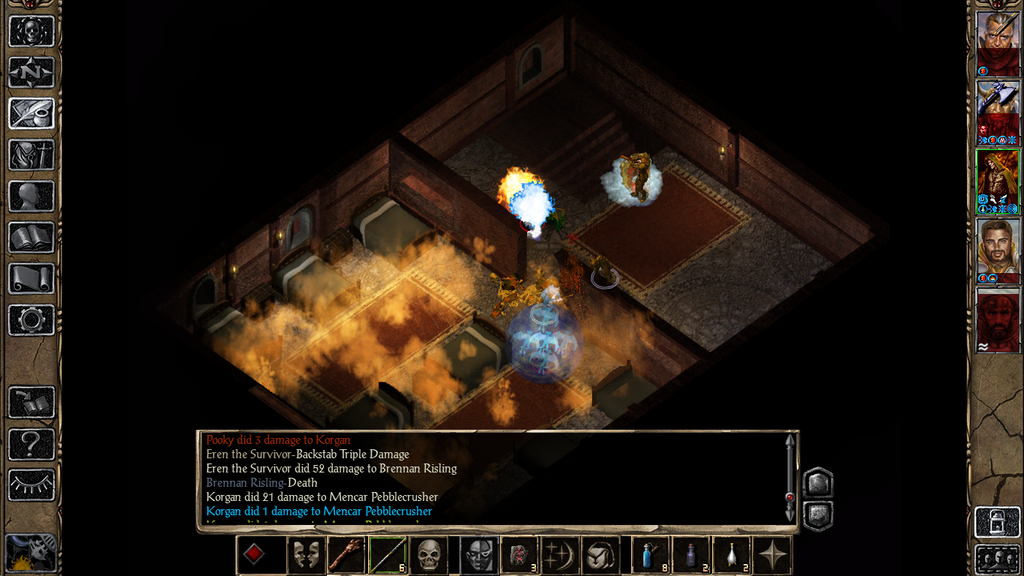
Task: Choose the wooden club weapon slot
Action: point(347,555)
